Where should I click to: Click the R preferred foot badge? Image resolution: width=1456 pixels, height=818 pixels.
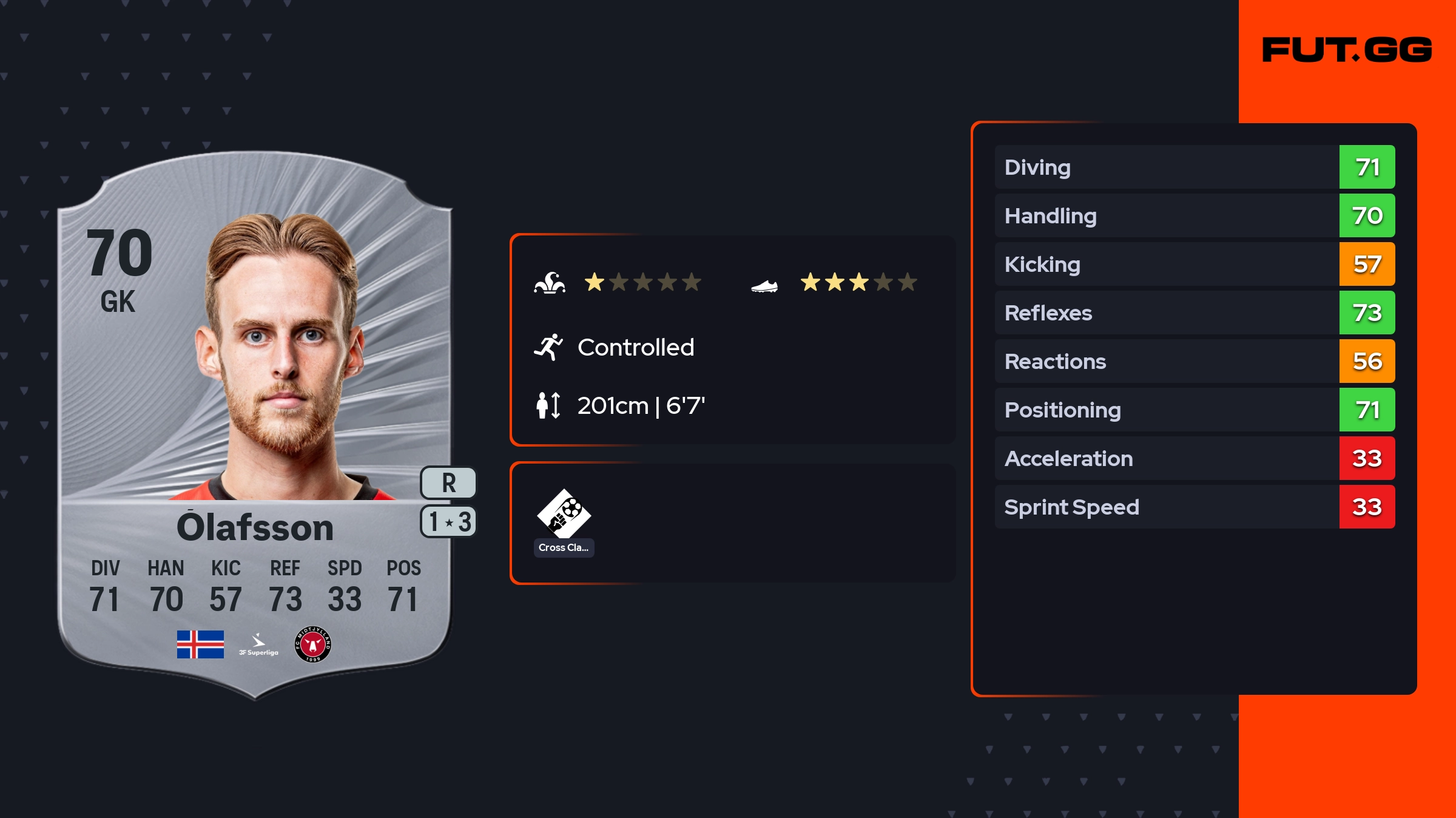coord(448,483)
